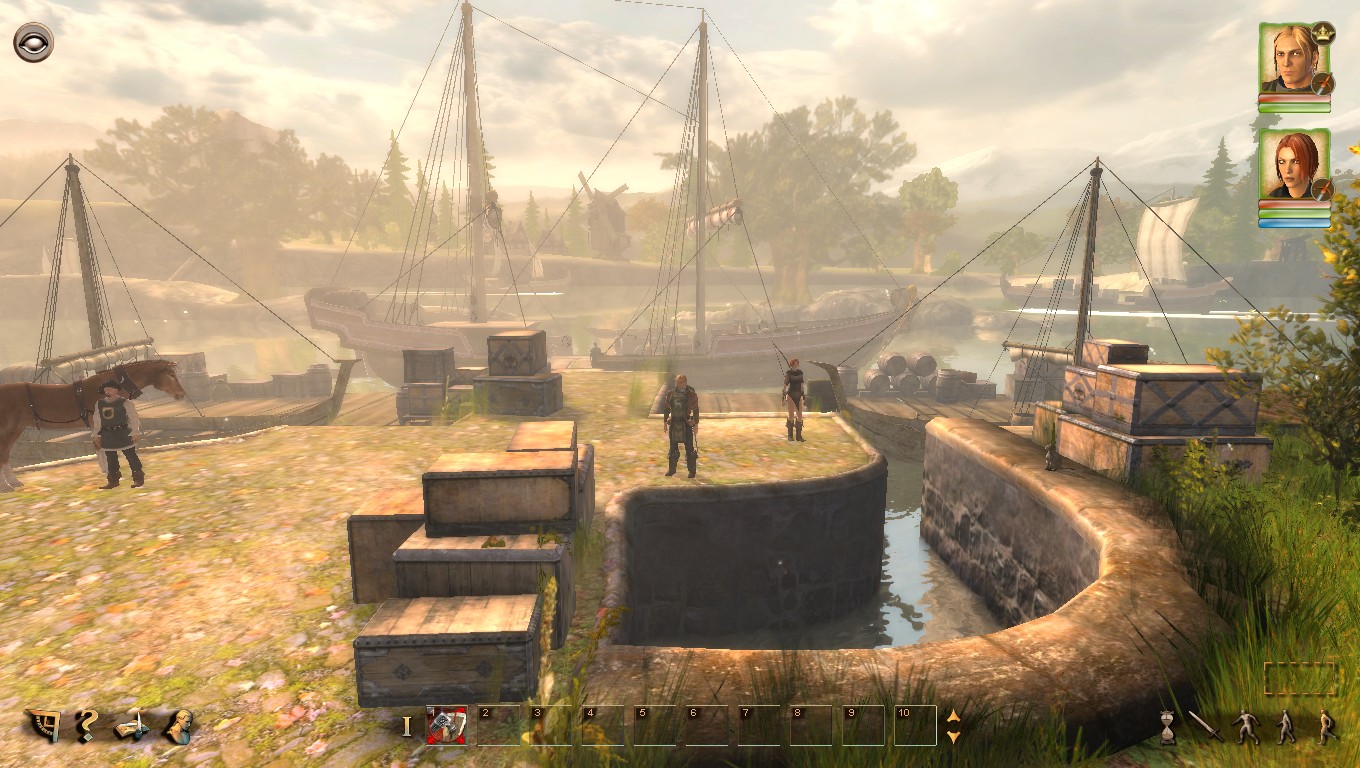Enable sneak mode with the crouching figure icon
This screenshot has width=1360, height=768.
coord(1246,727)
